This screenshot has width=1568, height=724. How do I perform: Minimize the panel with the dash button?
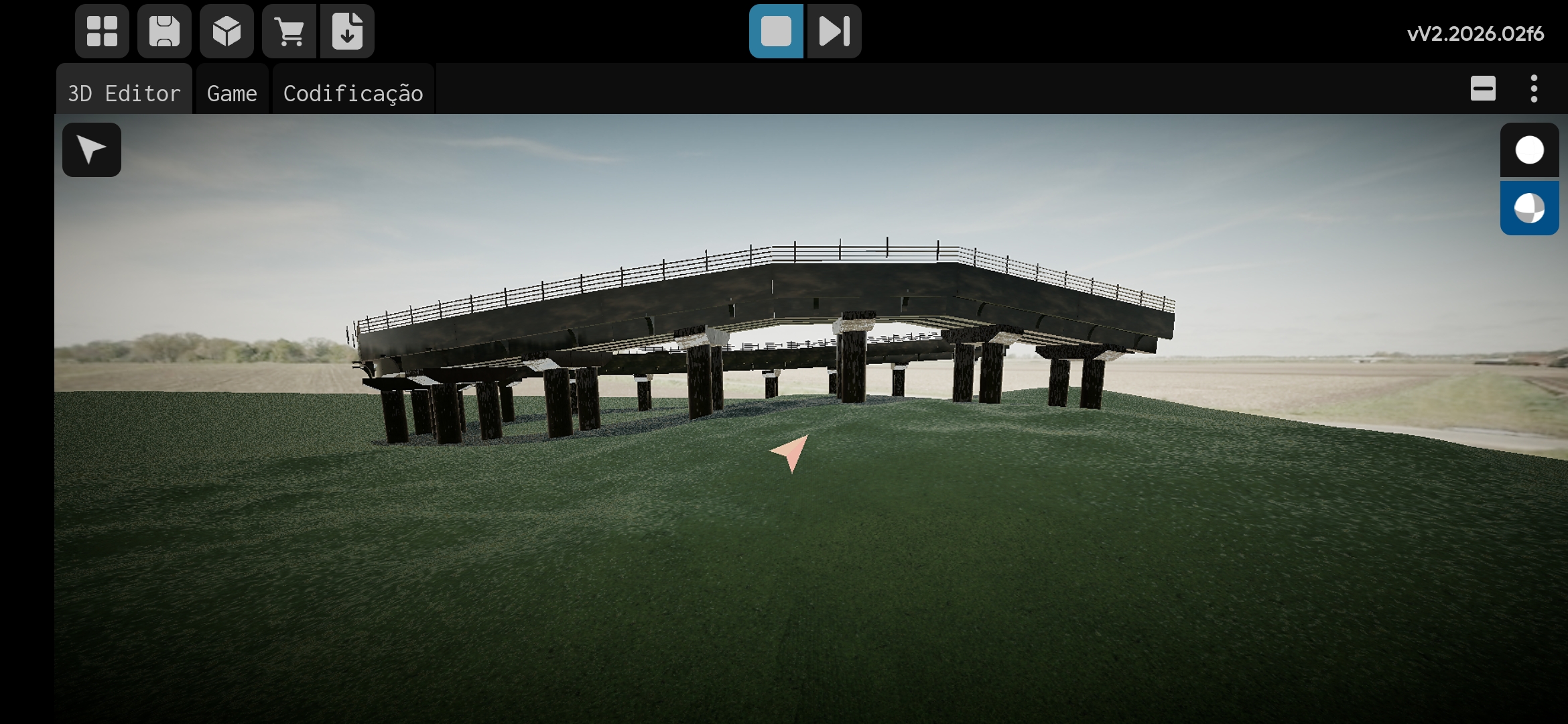(1483, 88)
